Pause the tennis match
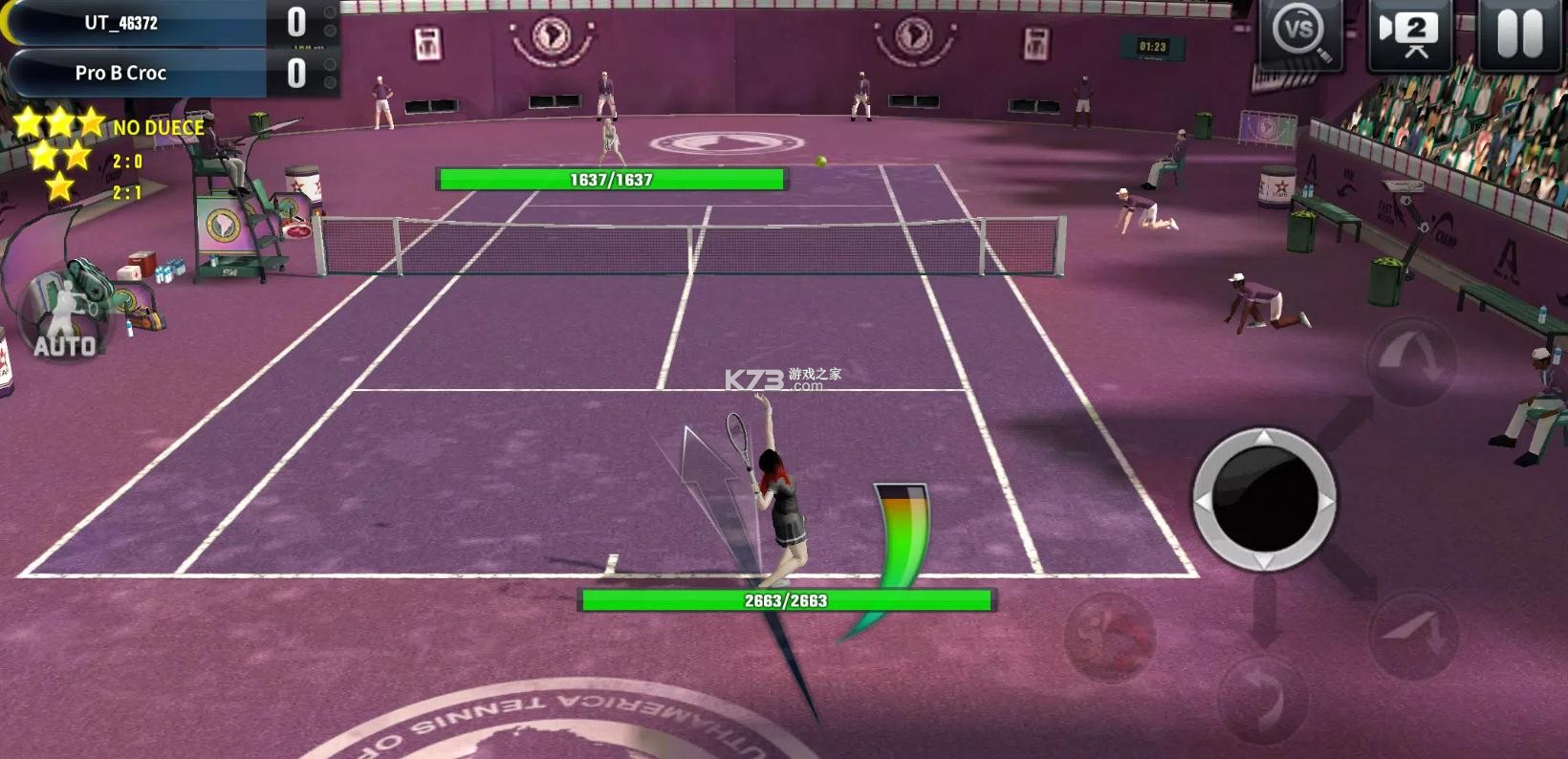1568x759 pixels. [1519, 33]
